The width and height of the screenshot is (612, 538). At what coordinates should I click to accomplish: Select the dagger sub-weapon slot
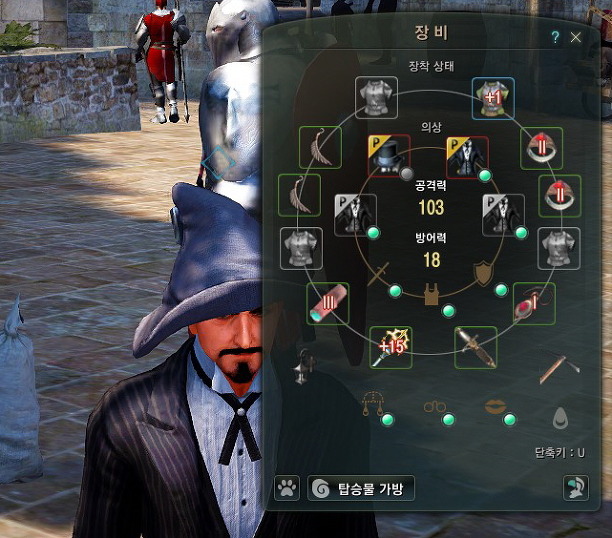pyautogui.click(x=476, y=346)
